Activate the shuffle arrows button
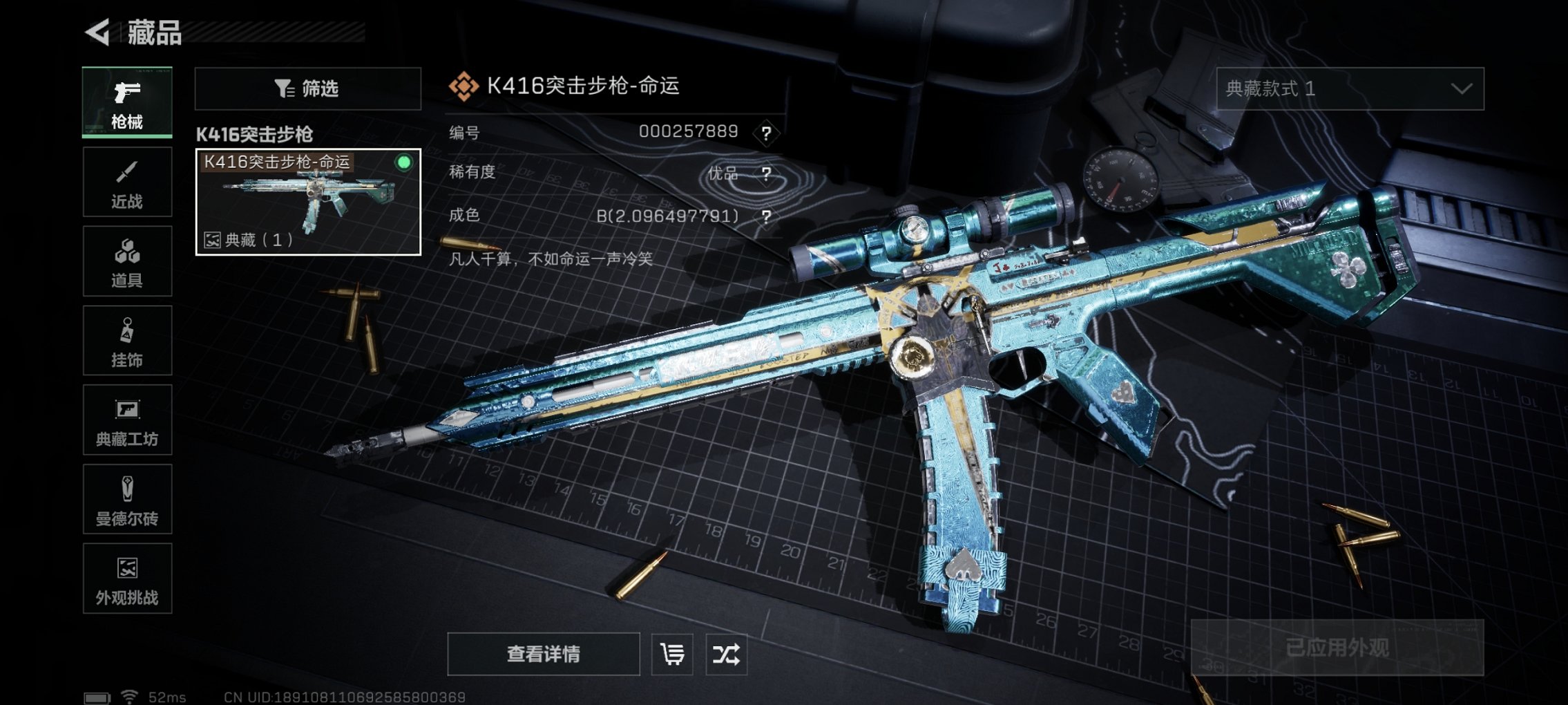The width and height of the screenshot is (1568, 705). pyautogui.click(x=726, y=654)
